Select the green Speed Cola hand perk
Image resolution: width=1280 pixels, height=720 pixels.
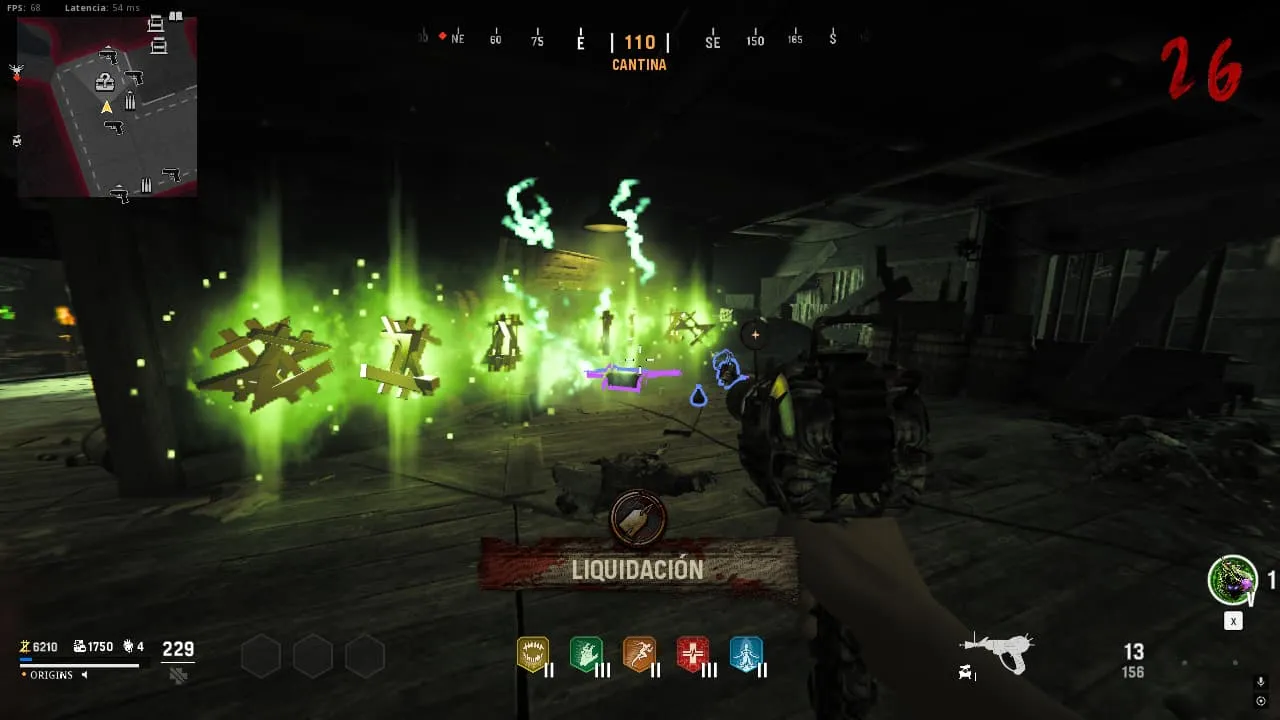click(x=586, y=654)
